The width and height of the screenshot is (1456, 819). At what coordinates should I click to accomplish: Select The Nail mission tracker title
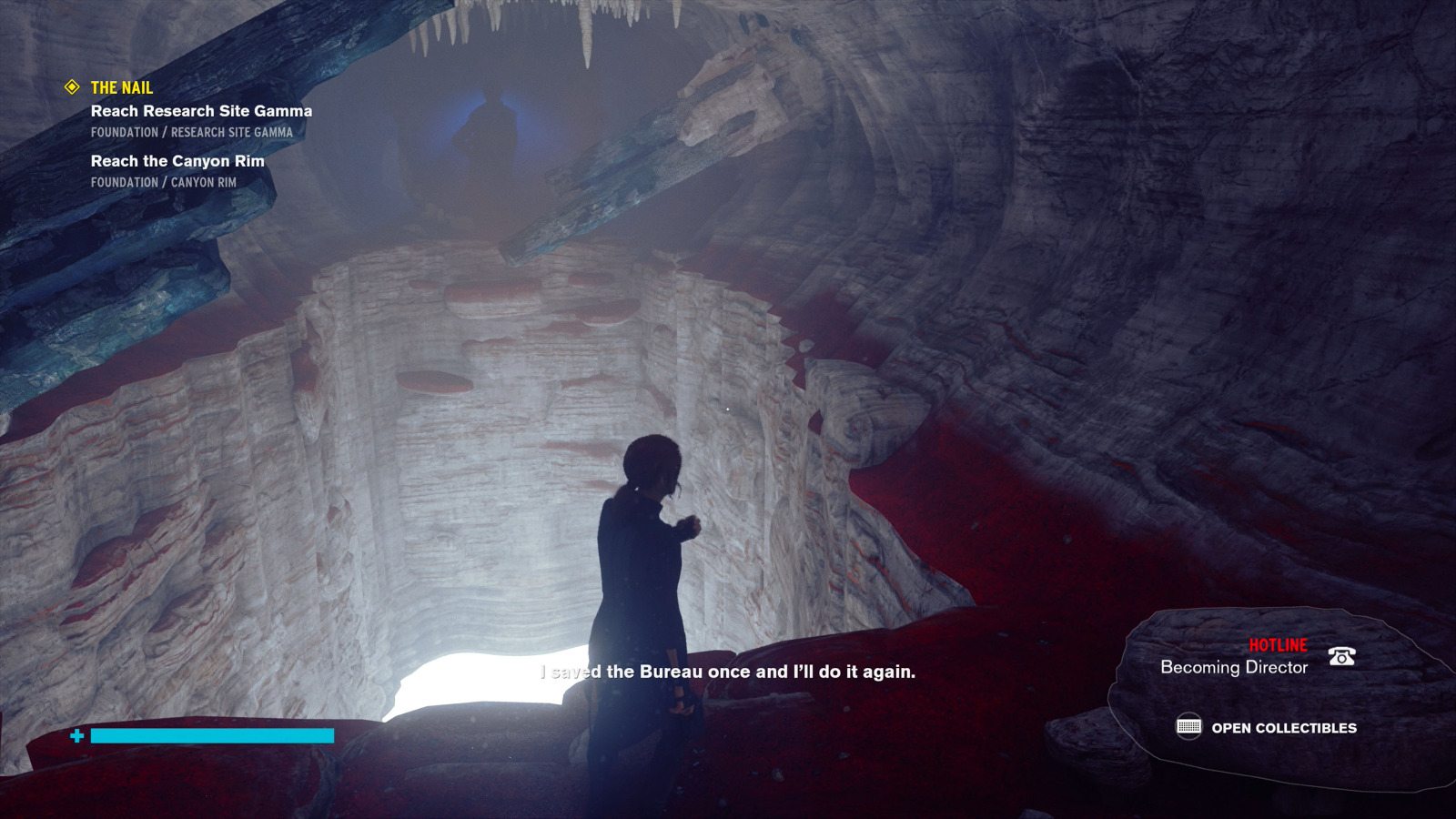click(x=121, y=88)
